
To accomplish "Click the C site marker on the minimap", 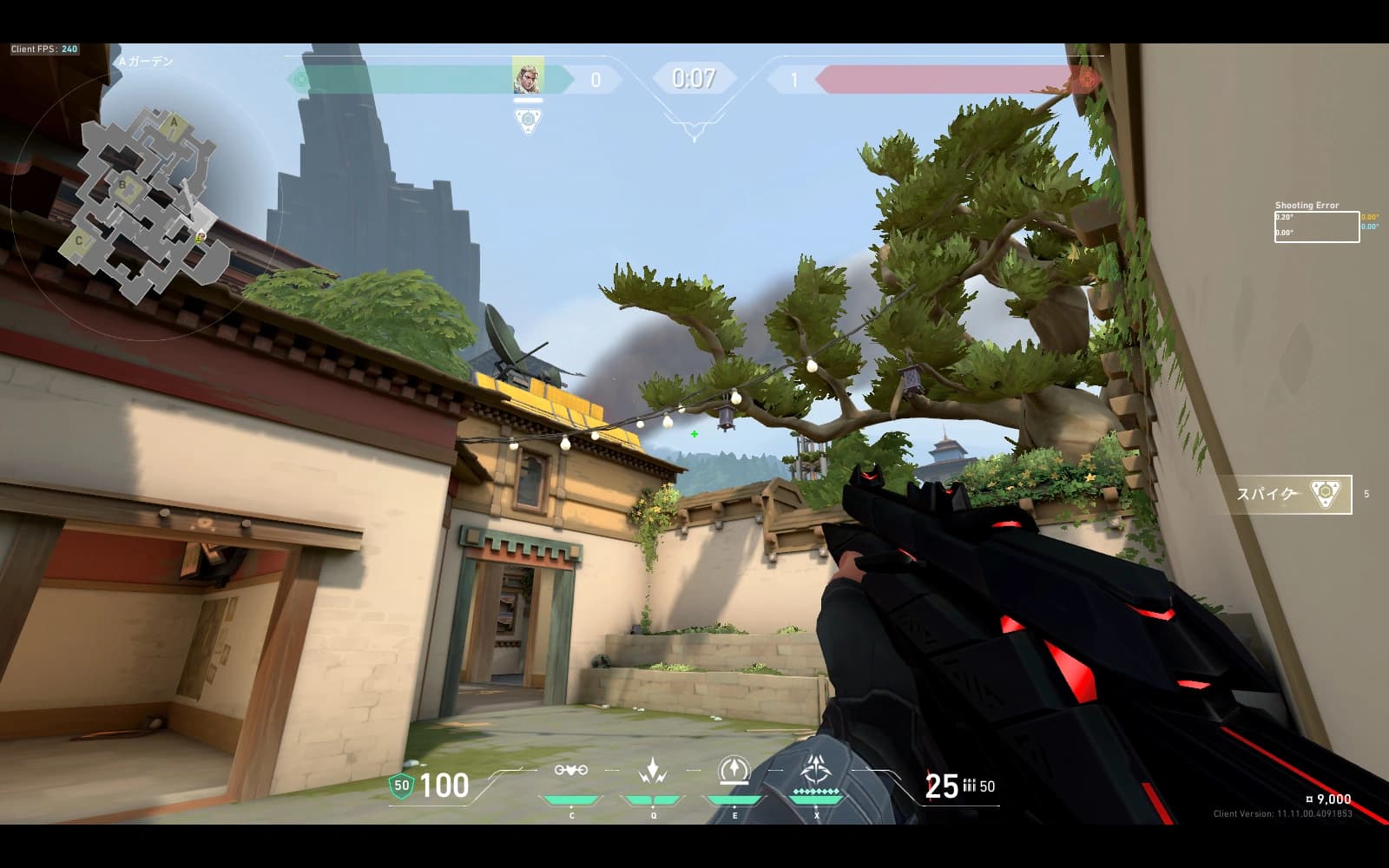I will point(79,240).
